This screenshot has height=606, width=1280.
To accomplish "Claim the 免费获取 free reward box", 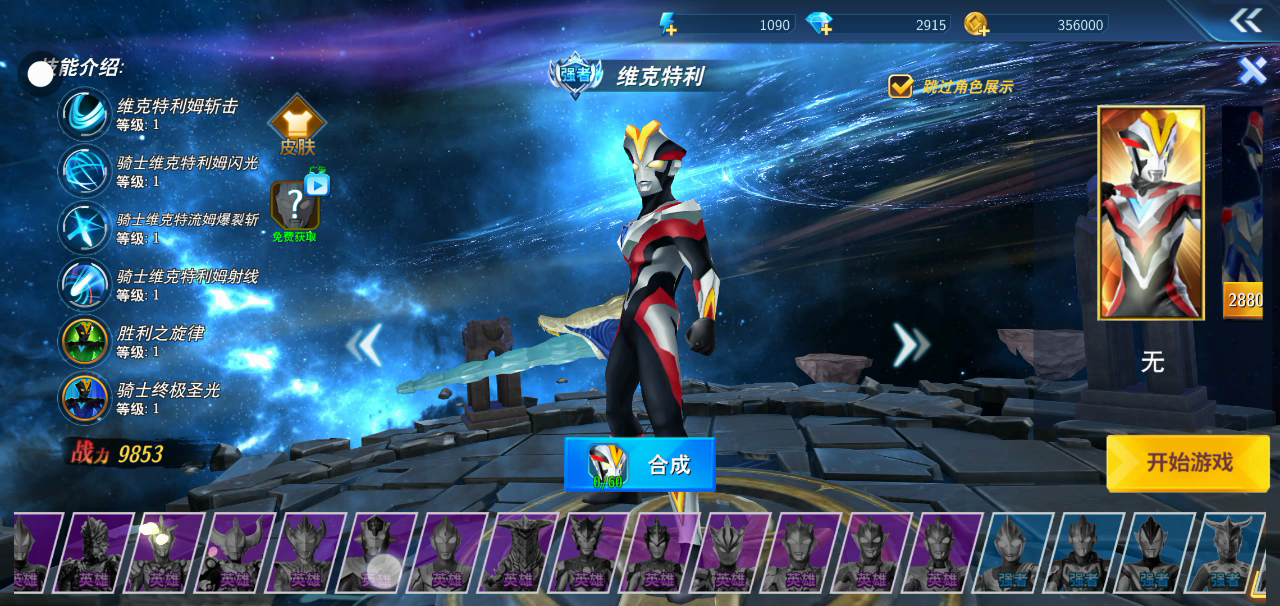I will point(295,207).
